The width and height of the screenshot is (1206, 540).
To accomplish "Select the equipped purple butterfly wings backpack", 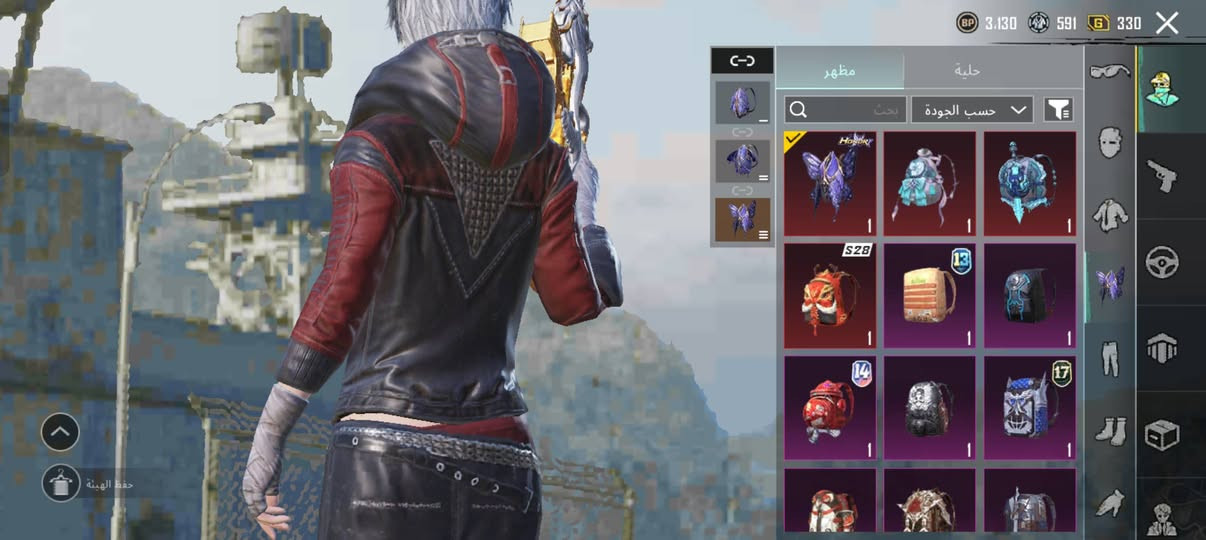I will pyautogui.click(x=830, y=184).
